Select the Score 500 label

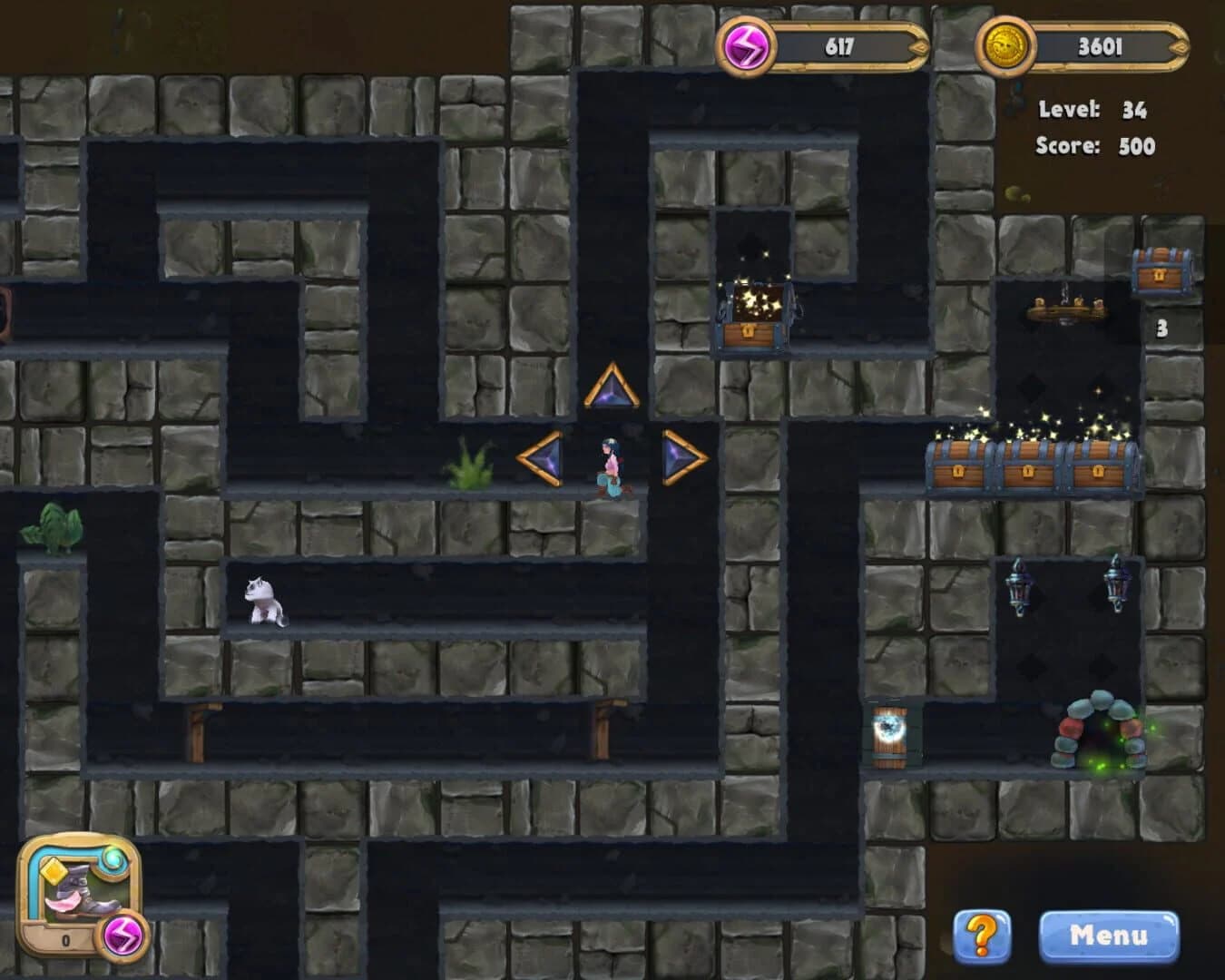(x=1094, y=143)
